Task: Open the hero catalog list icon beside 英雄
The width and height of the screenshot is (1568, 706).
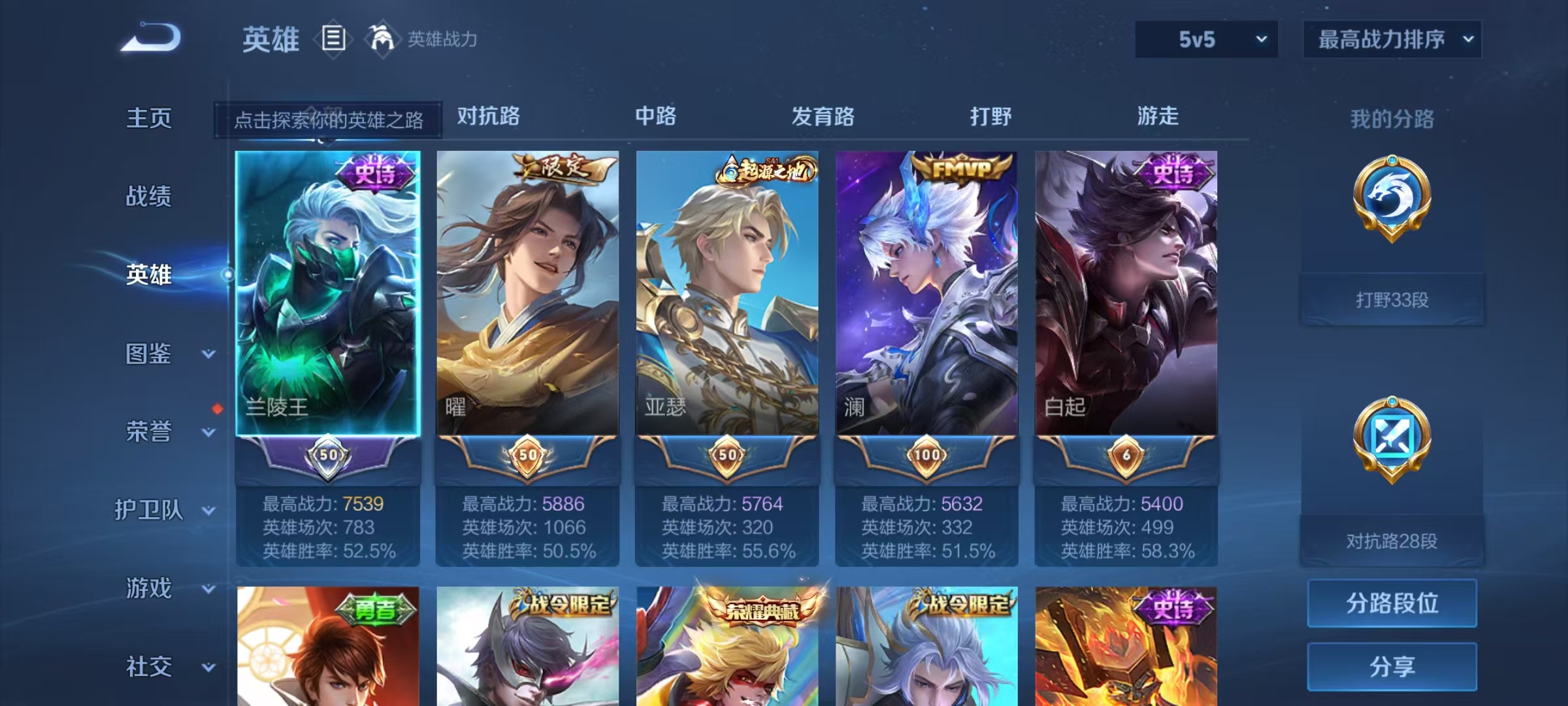Action: [x=333, y=39]
